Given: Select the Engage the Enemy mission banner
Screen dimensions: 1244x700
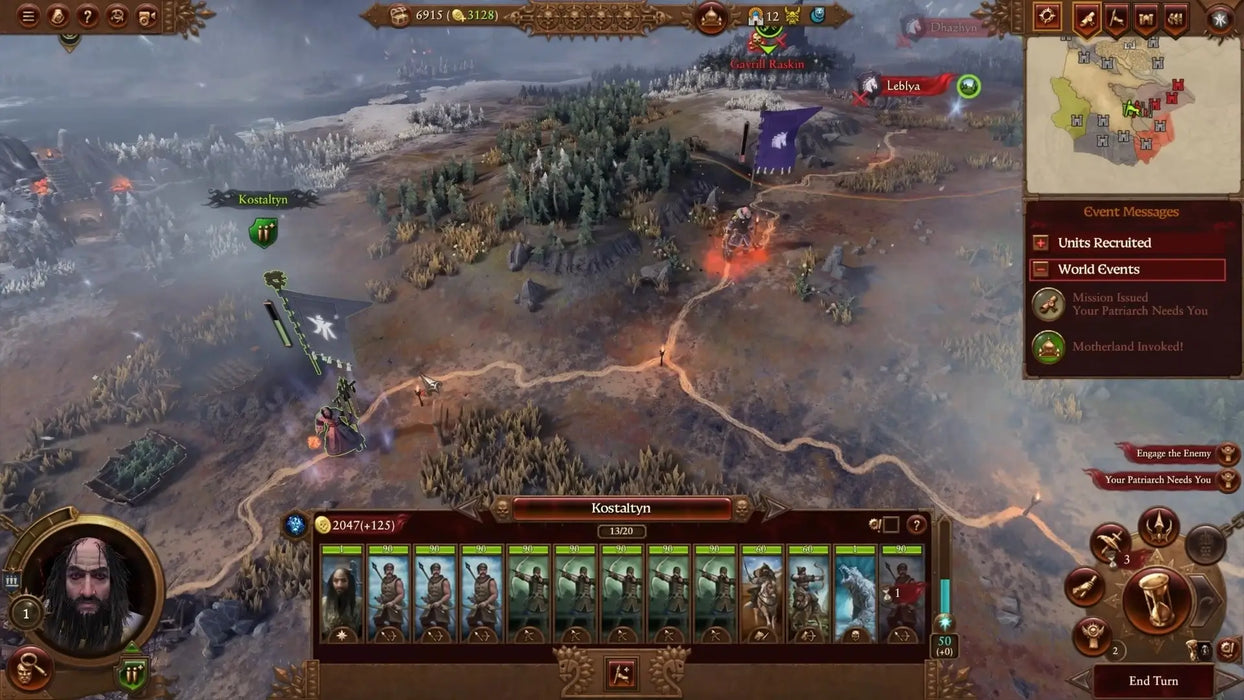Looking at the screenshot, I should (x=1174, y=453).
